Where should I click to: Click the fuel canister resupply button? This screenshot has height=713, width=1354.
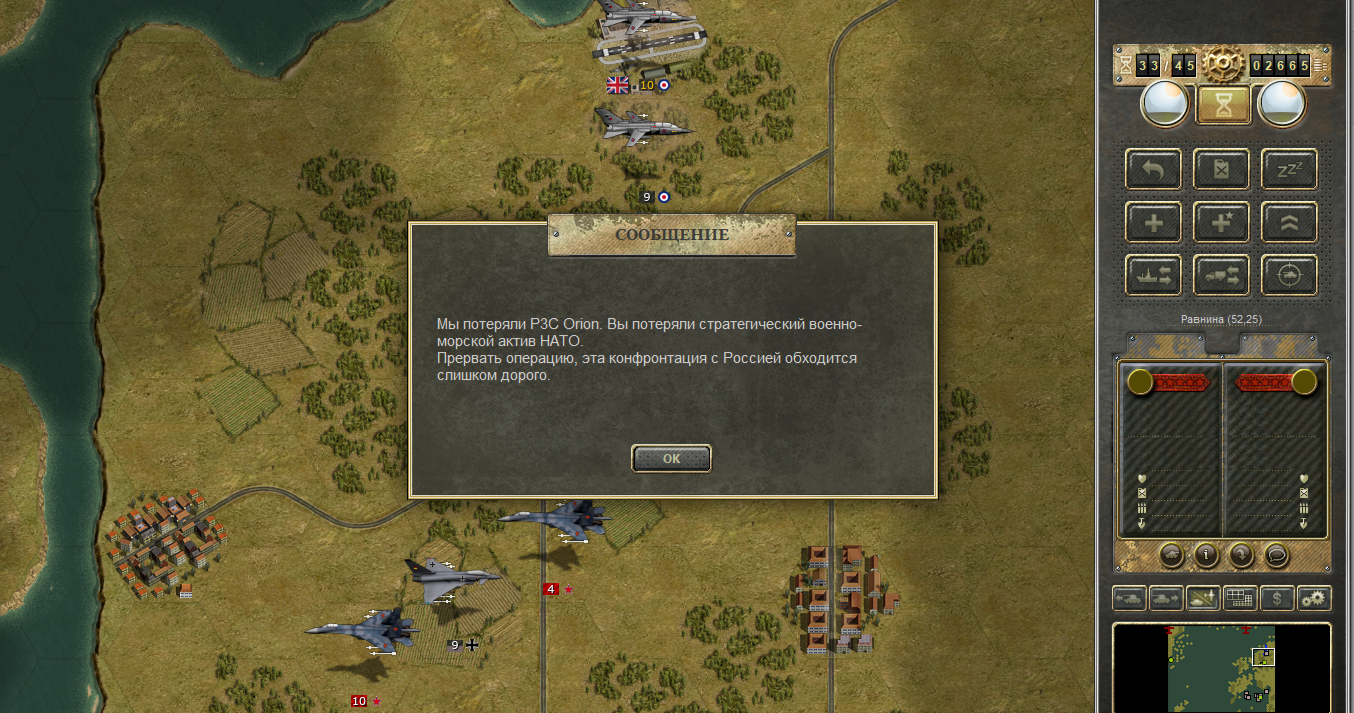click(1221, 169)
